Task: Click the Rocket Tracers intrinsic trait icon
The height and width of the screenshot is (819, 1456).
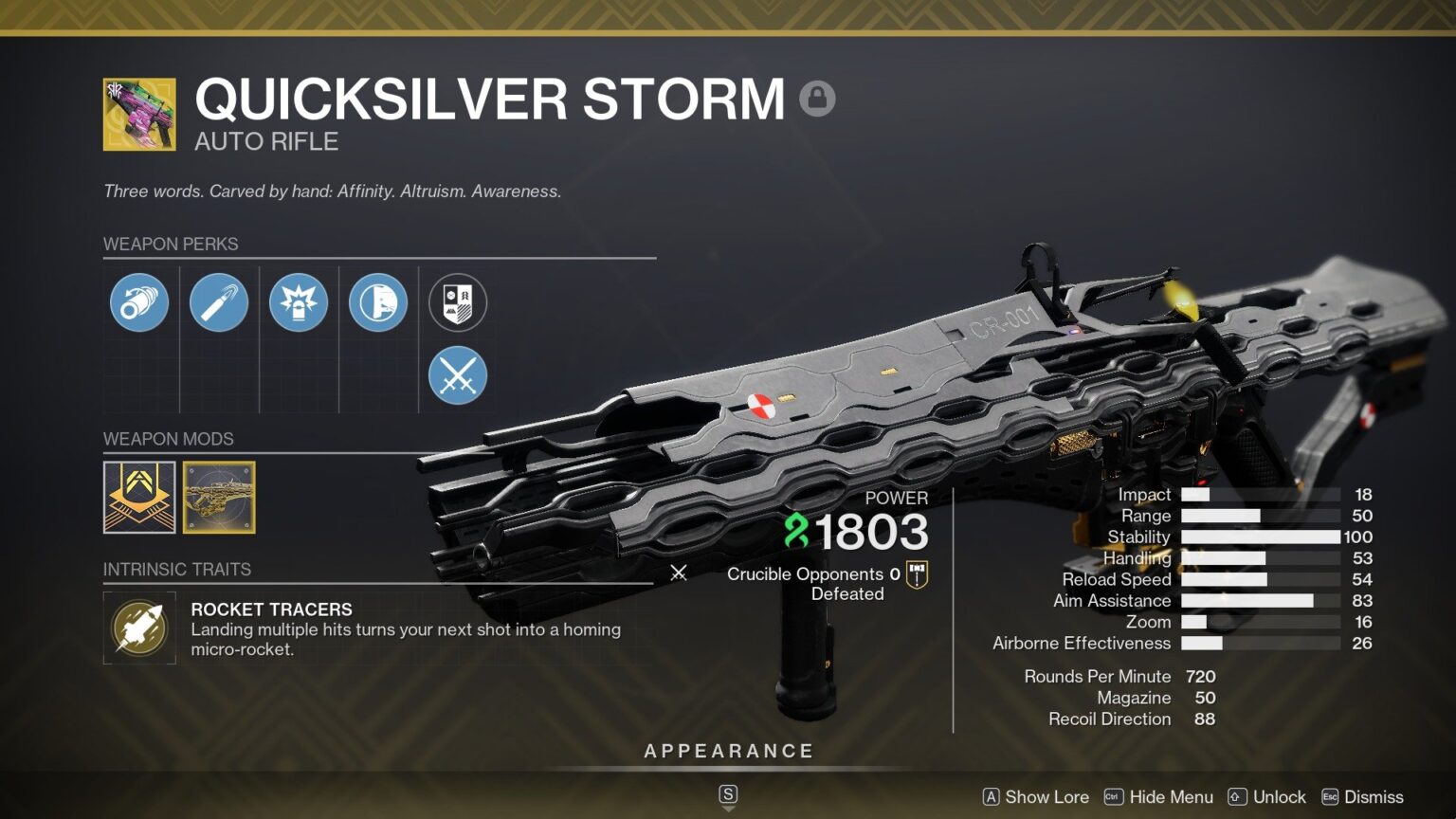Action: click(139, 628)
